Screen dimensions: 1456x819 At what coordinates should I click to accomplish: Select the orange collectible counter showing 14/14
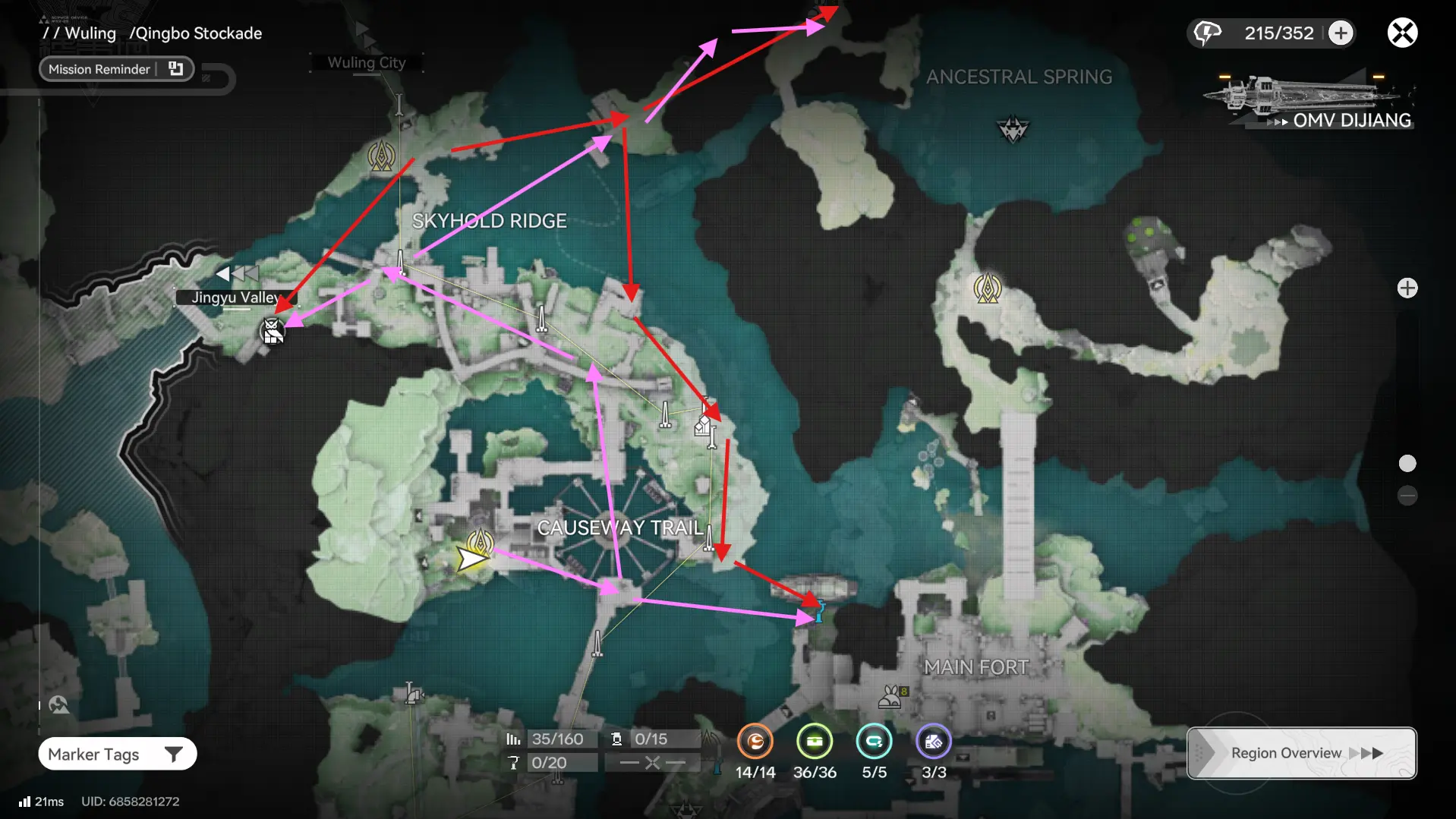tap(755, 742)
